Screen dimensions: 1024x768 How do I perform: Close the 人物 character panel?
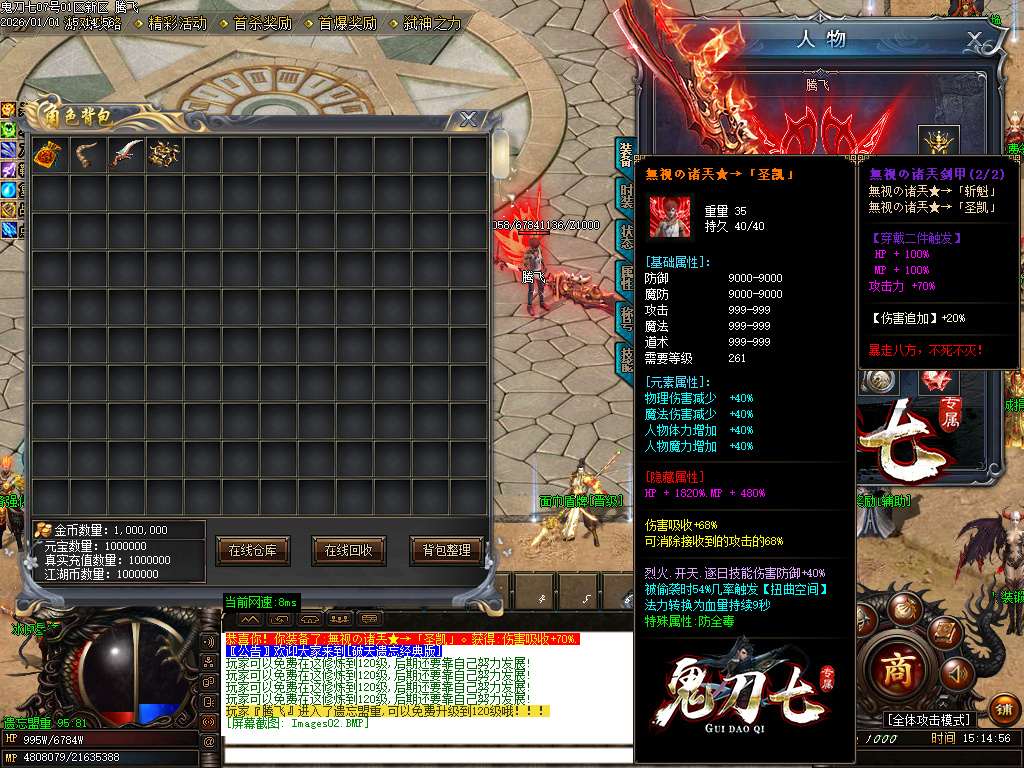click(974, 40)
